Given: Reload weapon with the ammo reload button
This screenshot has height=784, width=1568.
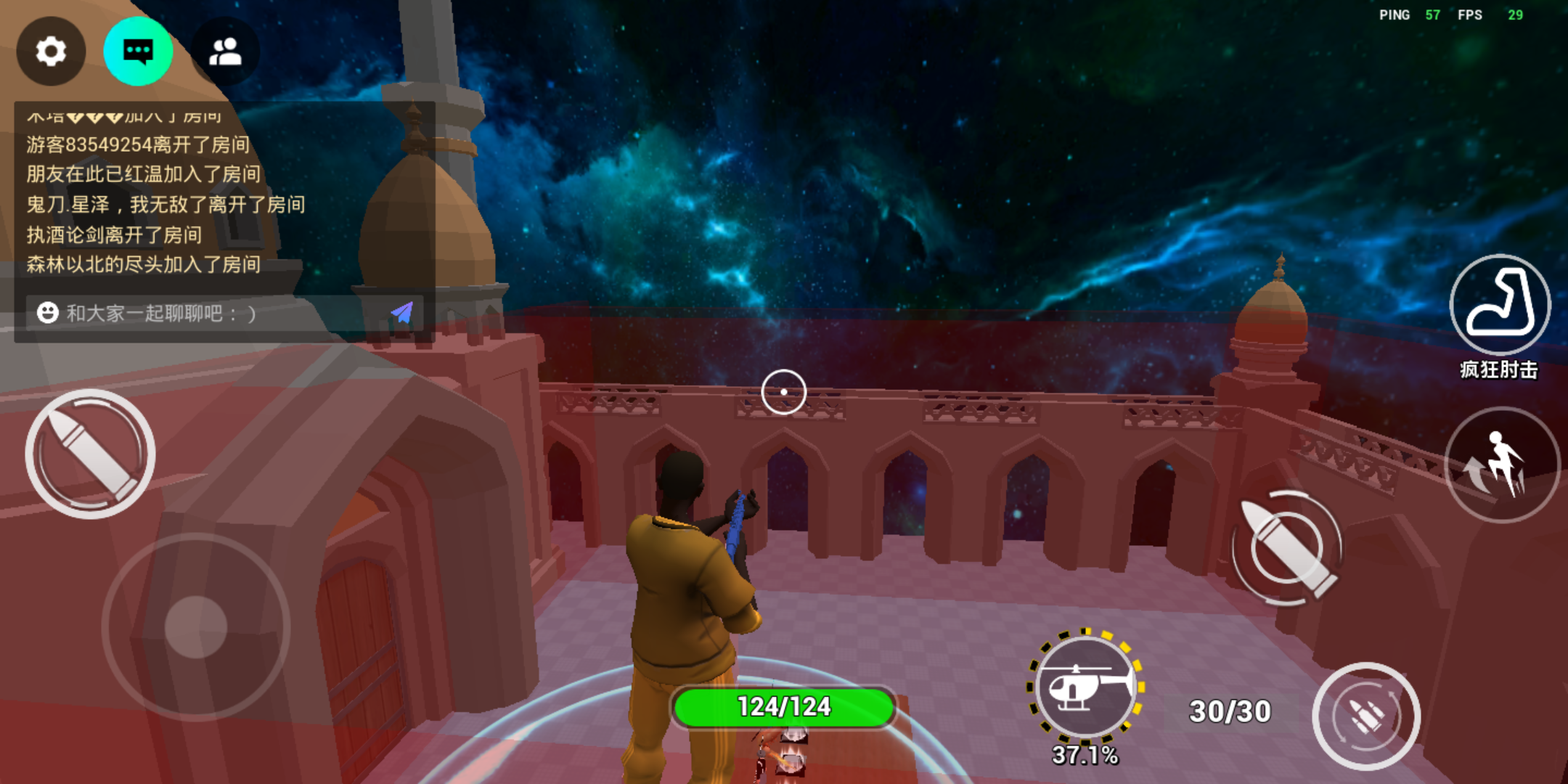Looking at the screenshot, I should (x=1366, y=716).
